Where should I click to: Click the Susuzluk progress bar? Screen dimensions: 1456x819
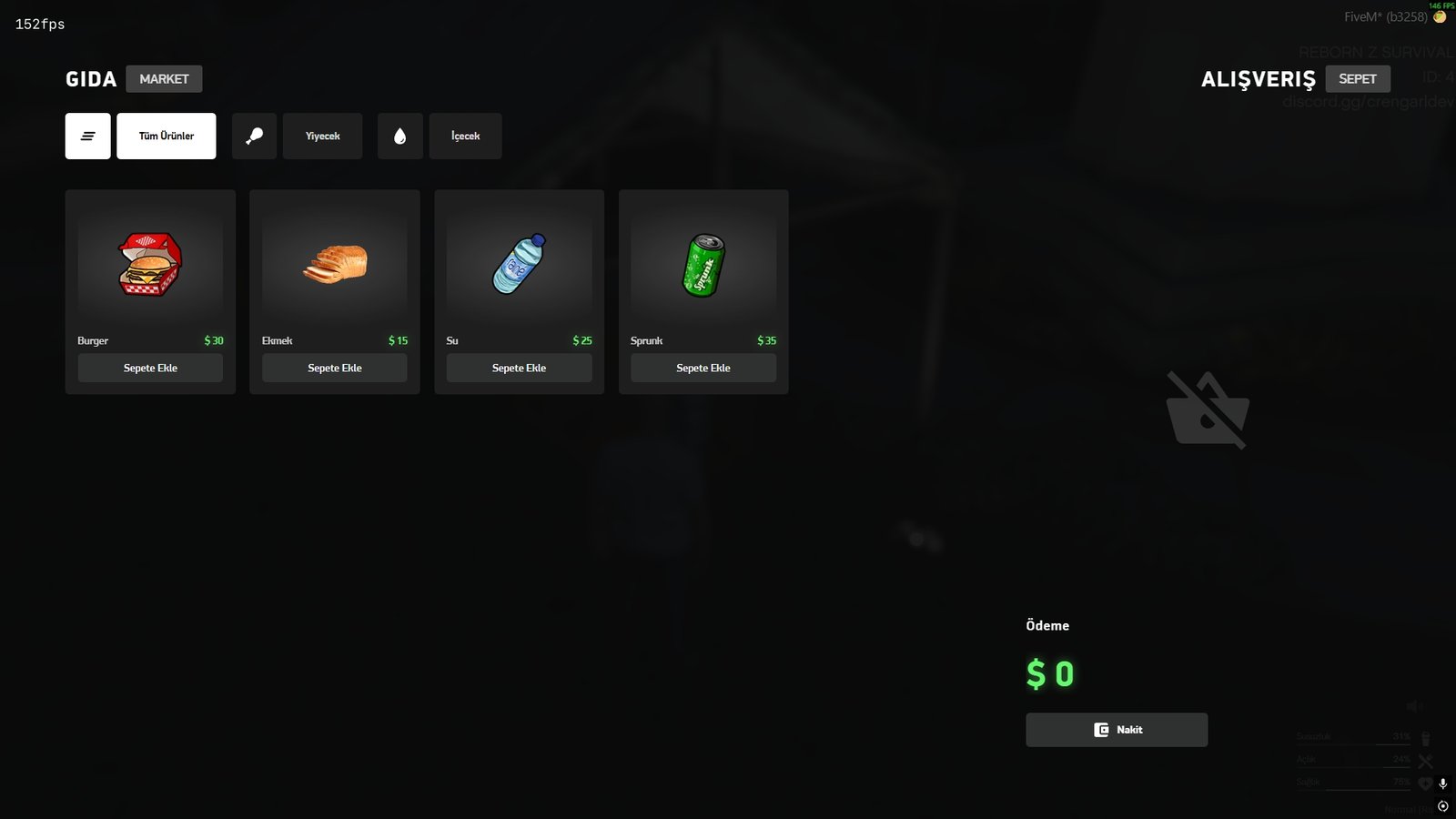click(x=1353, y=744)
